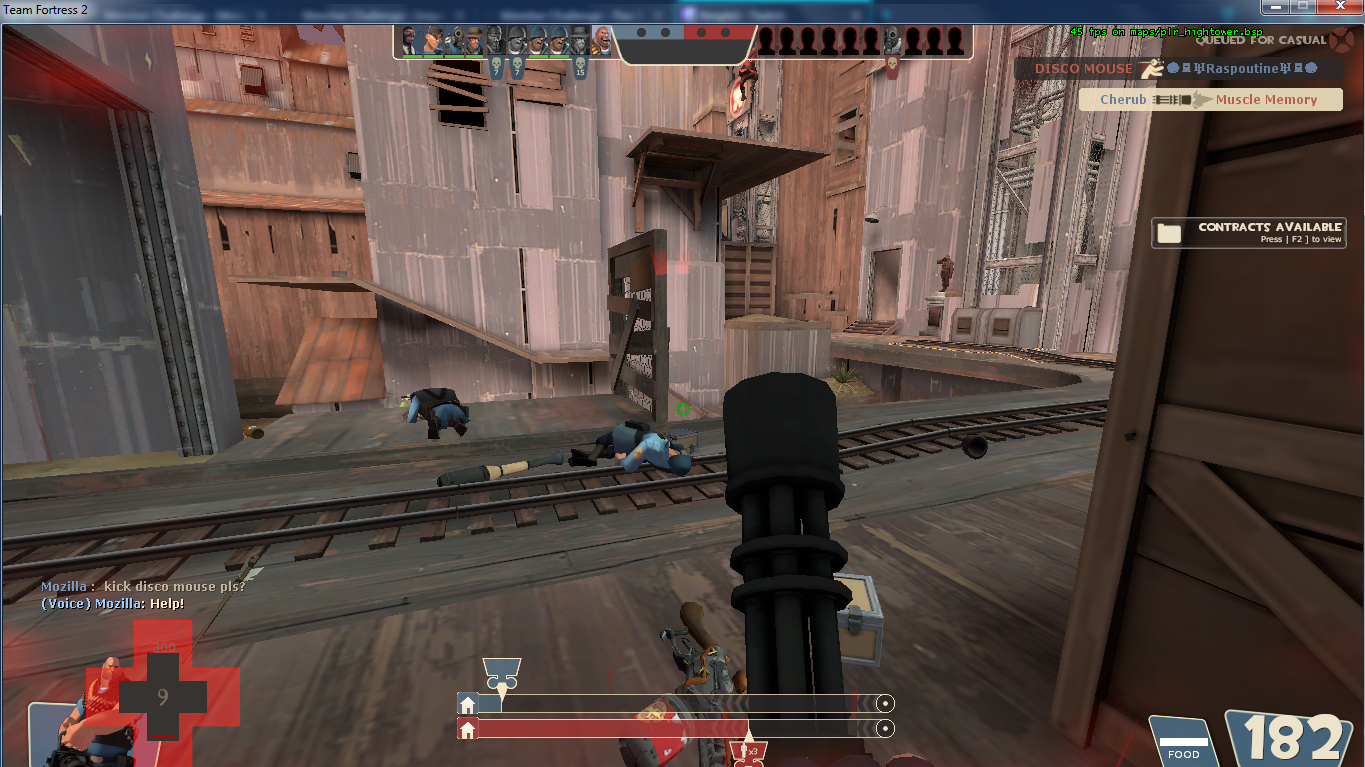The height and width of the screenshot is (767, 1365).
Task: Click the RED track home icon
Action: click(468, 729)
